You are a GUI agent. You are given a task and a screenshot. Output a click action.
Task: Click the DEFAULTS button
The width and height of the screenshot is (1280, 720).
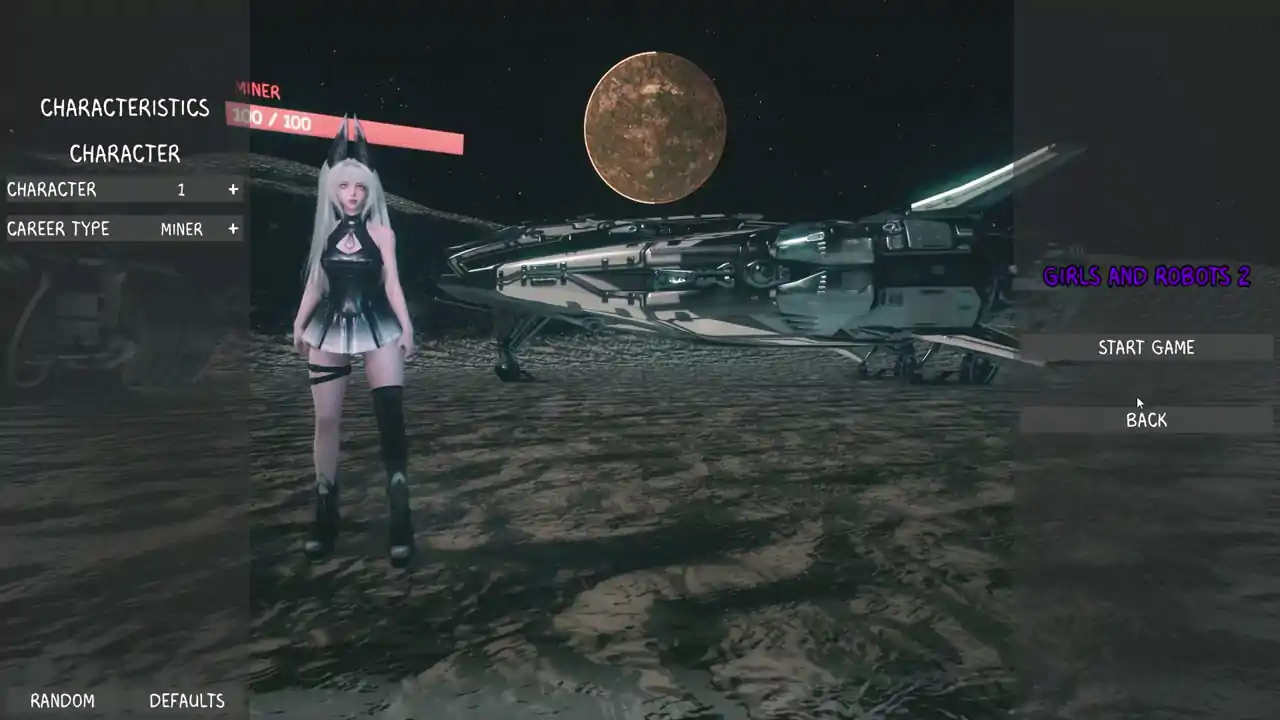point(186,700)
